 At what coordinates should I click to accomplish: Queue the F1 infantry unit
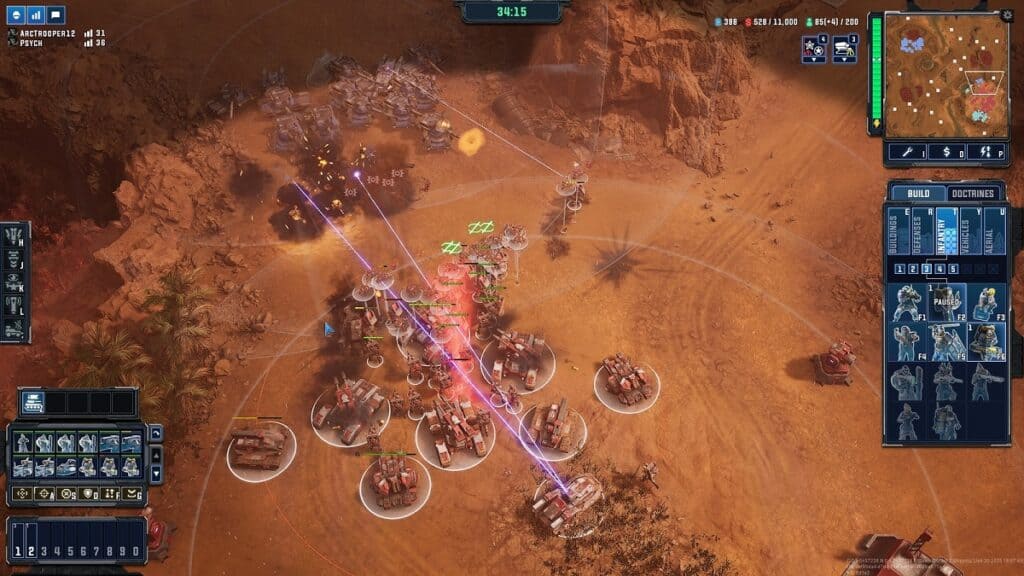click(906, 301)
